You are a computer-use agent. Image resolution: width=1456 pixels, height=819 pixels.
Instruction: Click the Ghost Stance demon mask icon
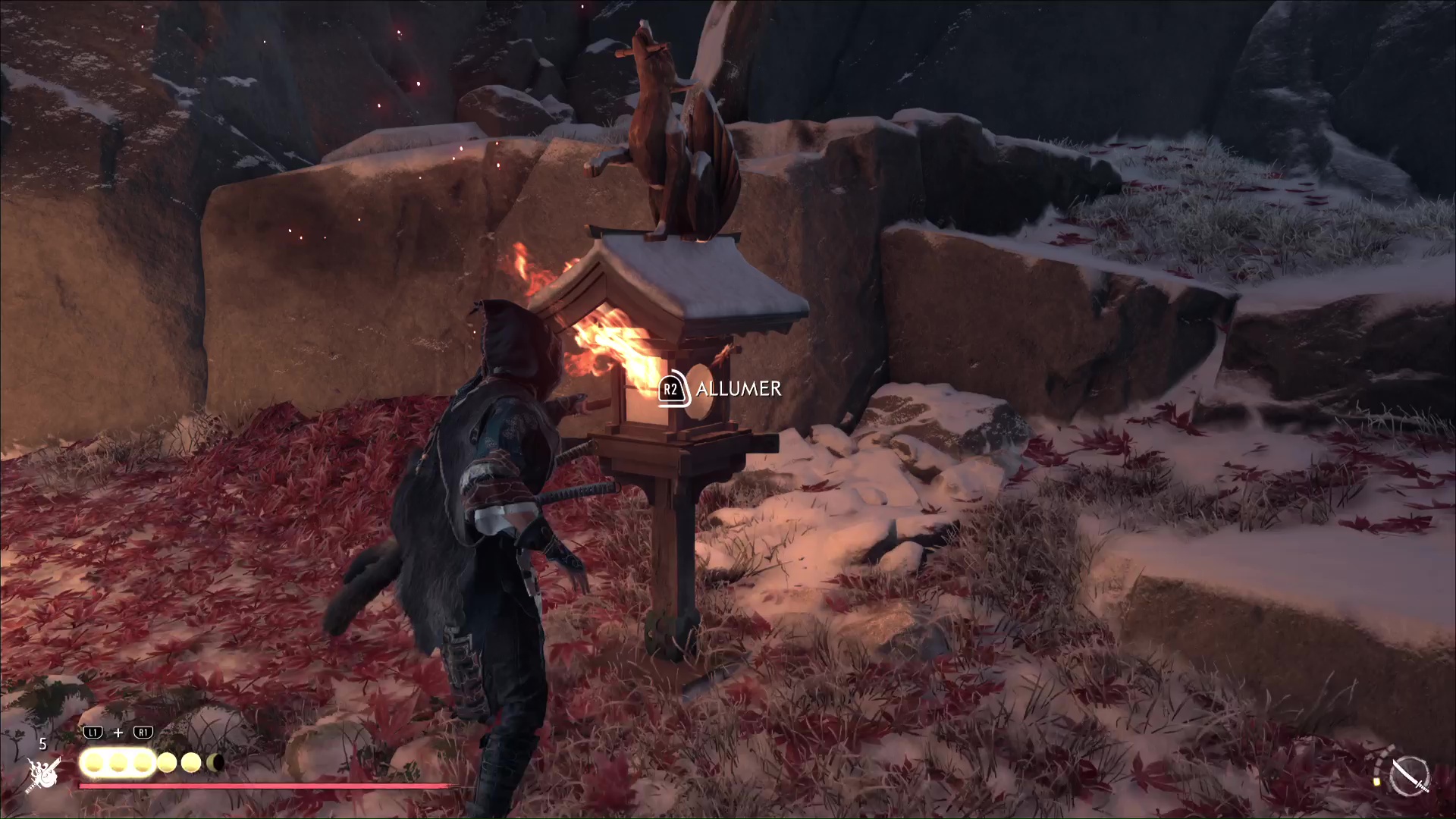point(44,773)
